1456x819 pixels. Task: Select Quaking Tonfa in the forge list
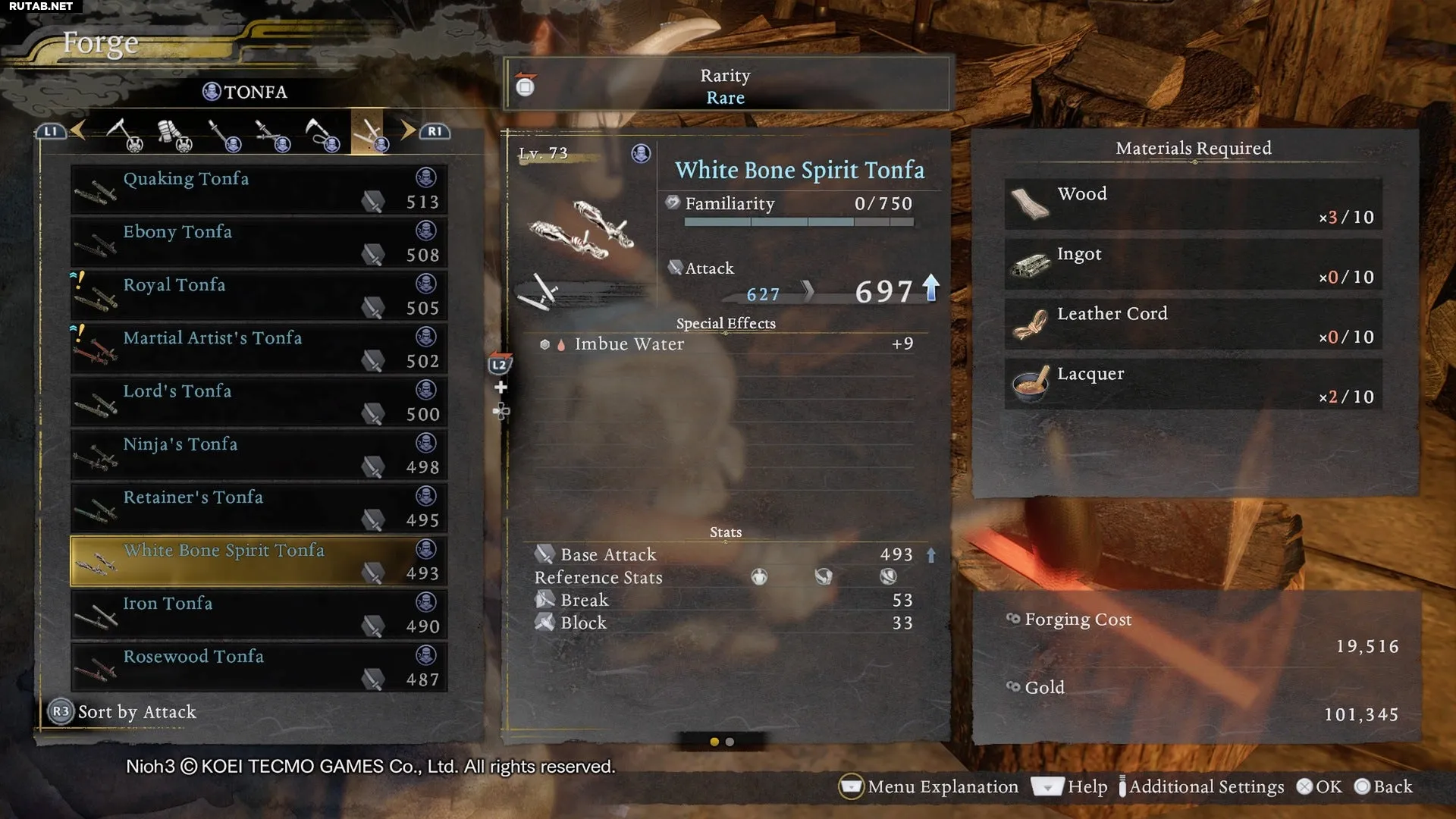coord(259,190)
